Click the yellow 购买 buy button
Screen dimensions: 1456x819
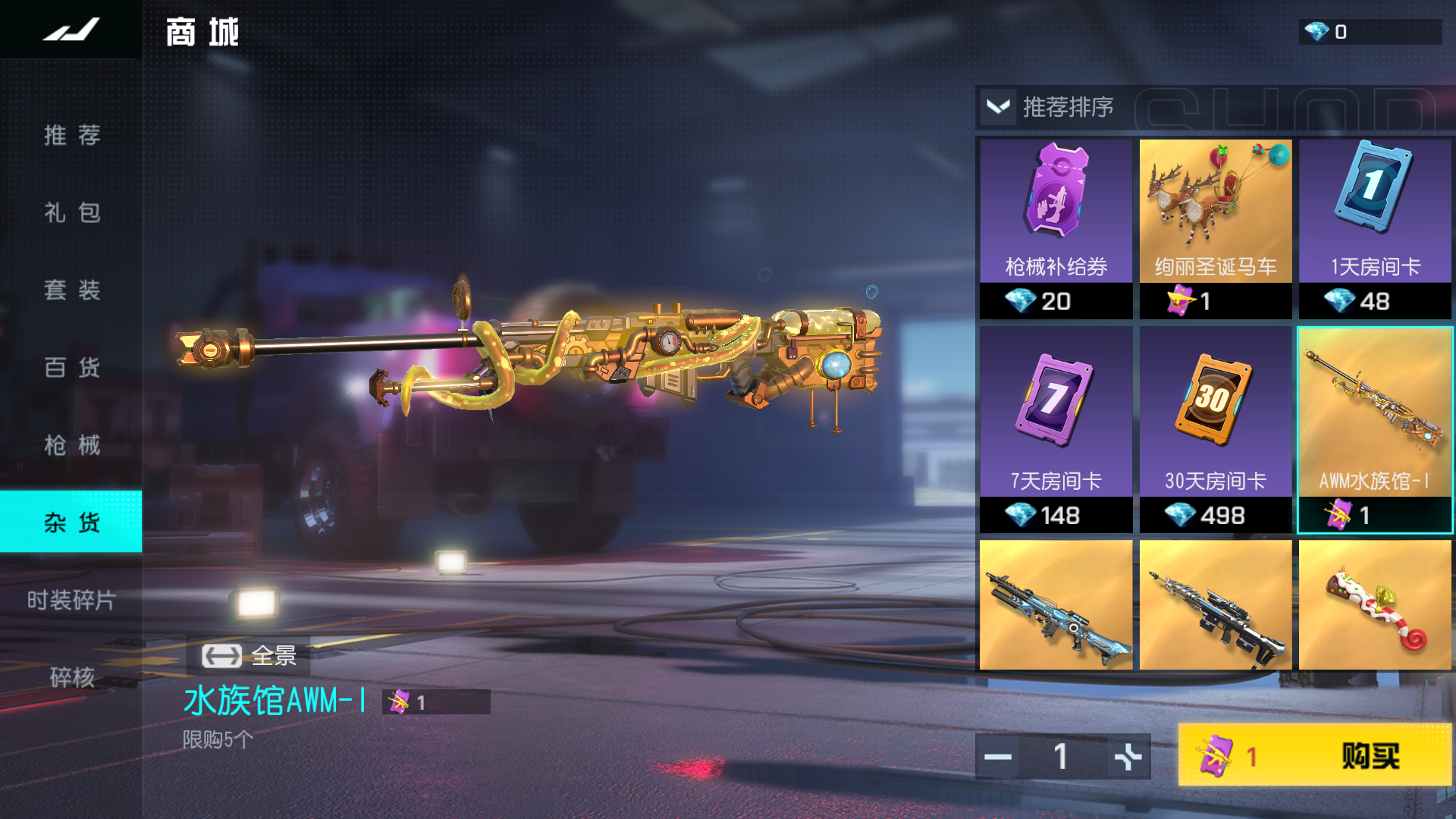pyautogui.click(x=1315, y=755)
